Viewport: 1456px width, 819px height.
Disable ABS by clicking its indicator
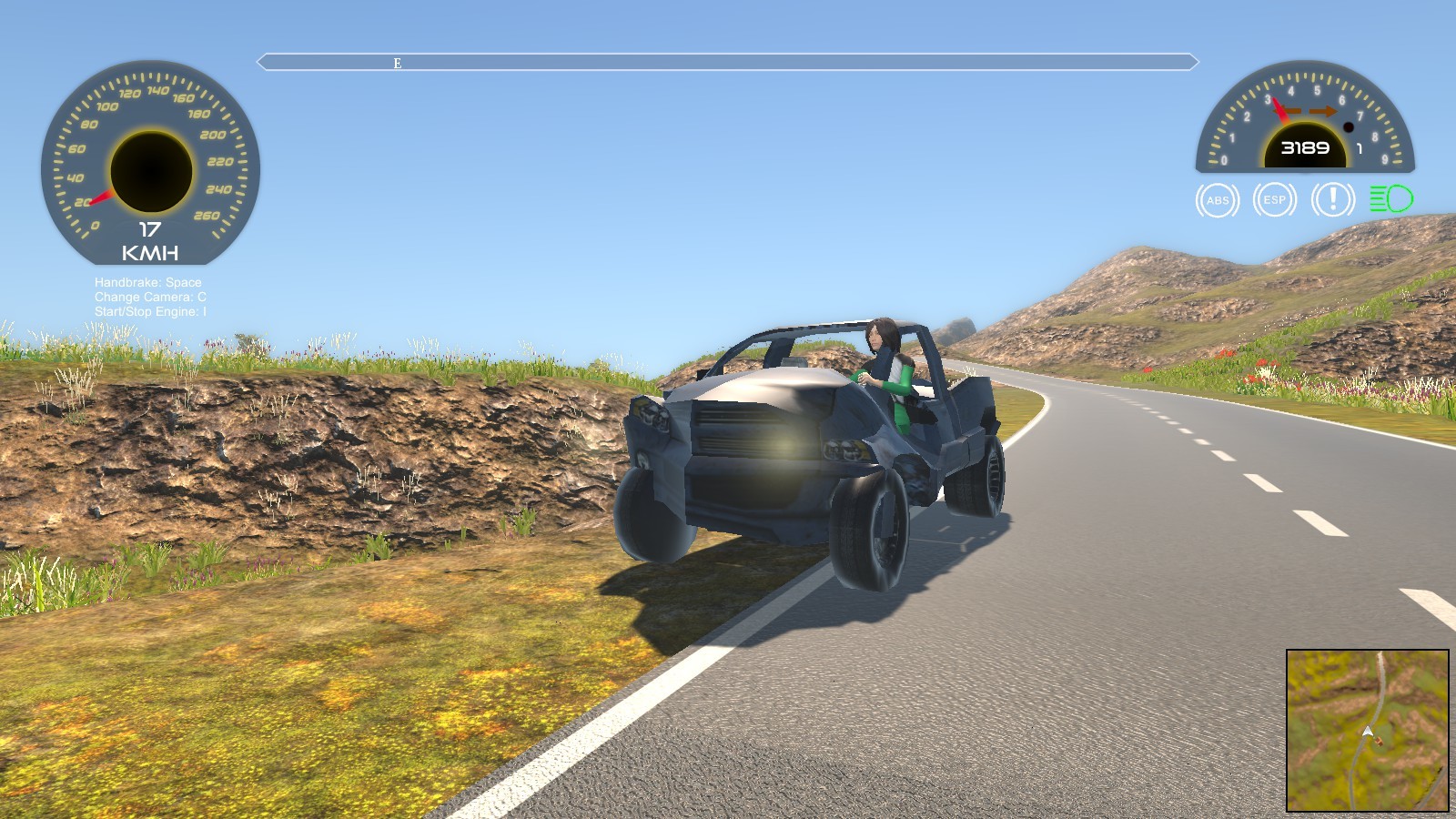pos(1216,201)
